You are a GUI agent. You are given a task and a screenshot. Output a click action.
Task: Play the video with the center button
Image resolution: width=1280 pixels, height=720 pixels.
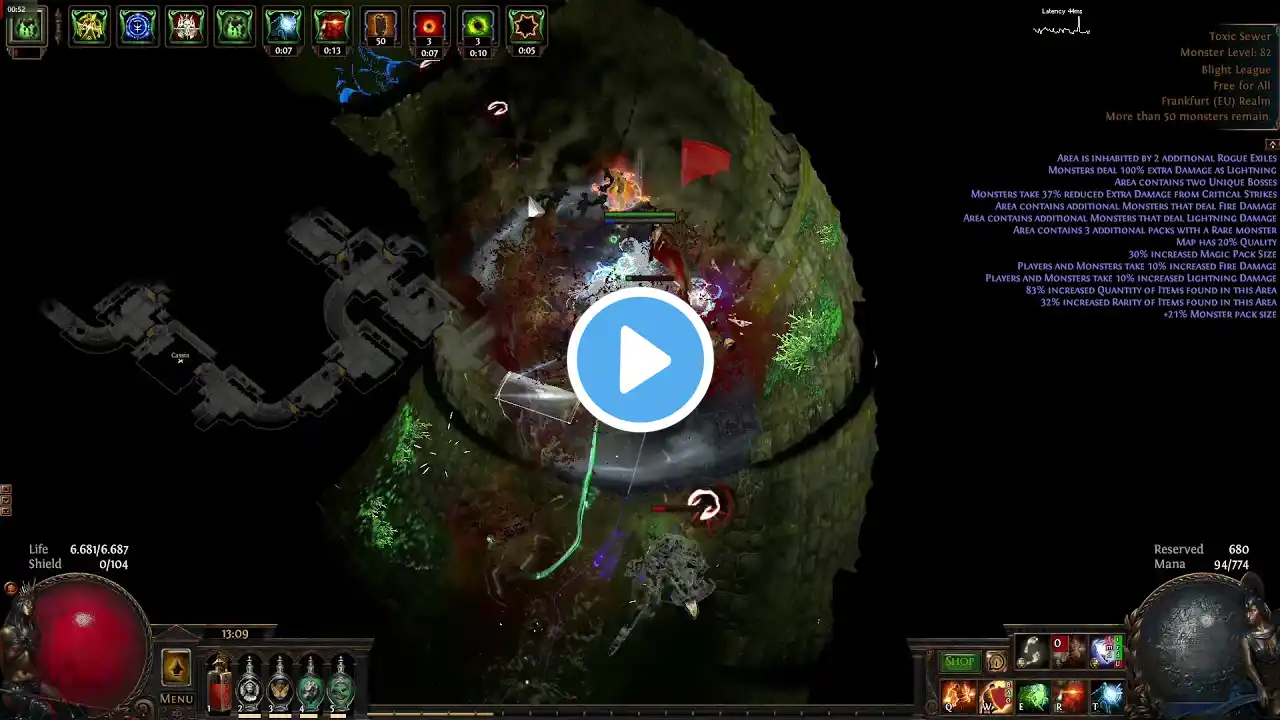pyautogui.click(x=640, y=359)
